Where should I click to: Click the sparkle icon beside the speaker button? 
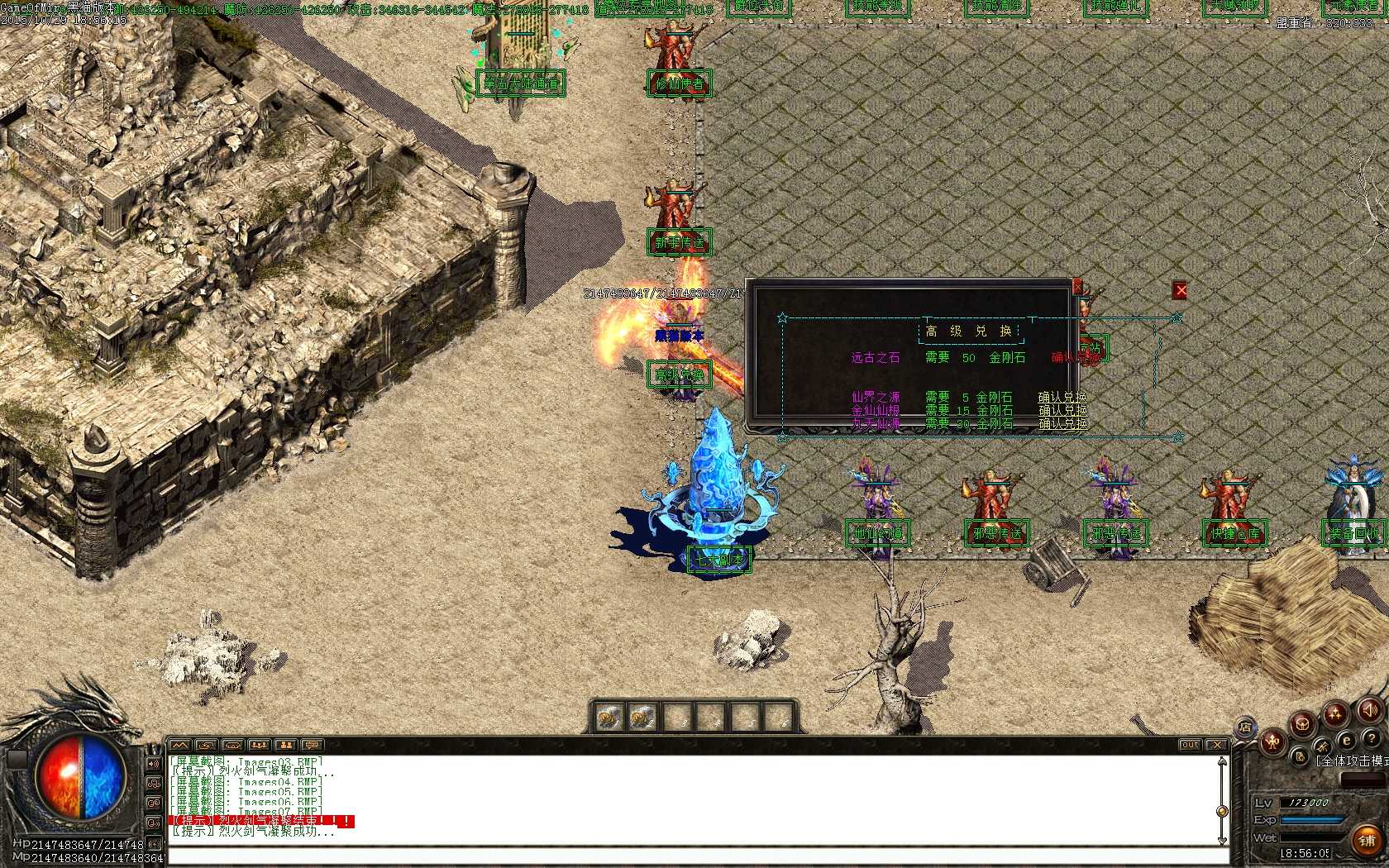(x=1334, y=712)
